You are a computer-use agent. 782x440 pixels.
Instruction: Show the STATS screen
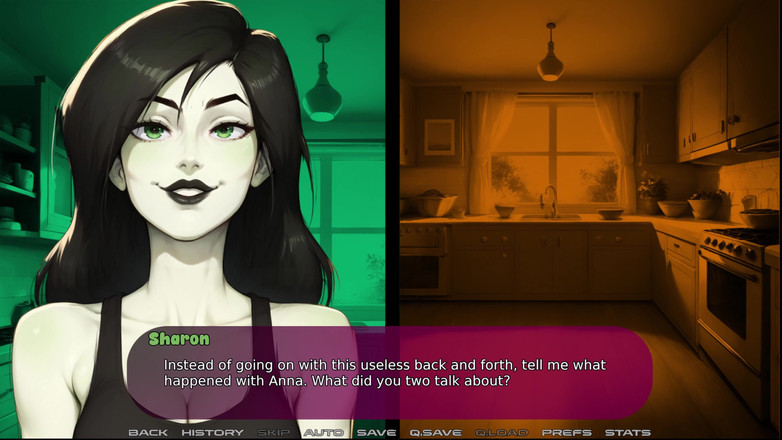pyautogui.click(x=628, y=432)
